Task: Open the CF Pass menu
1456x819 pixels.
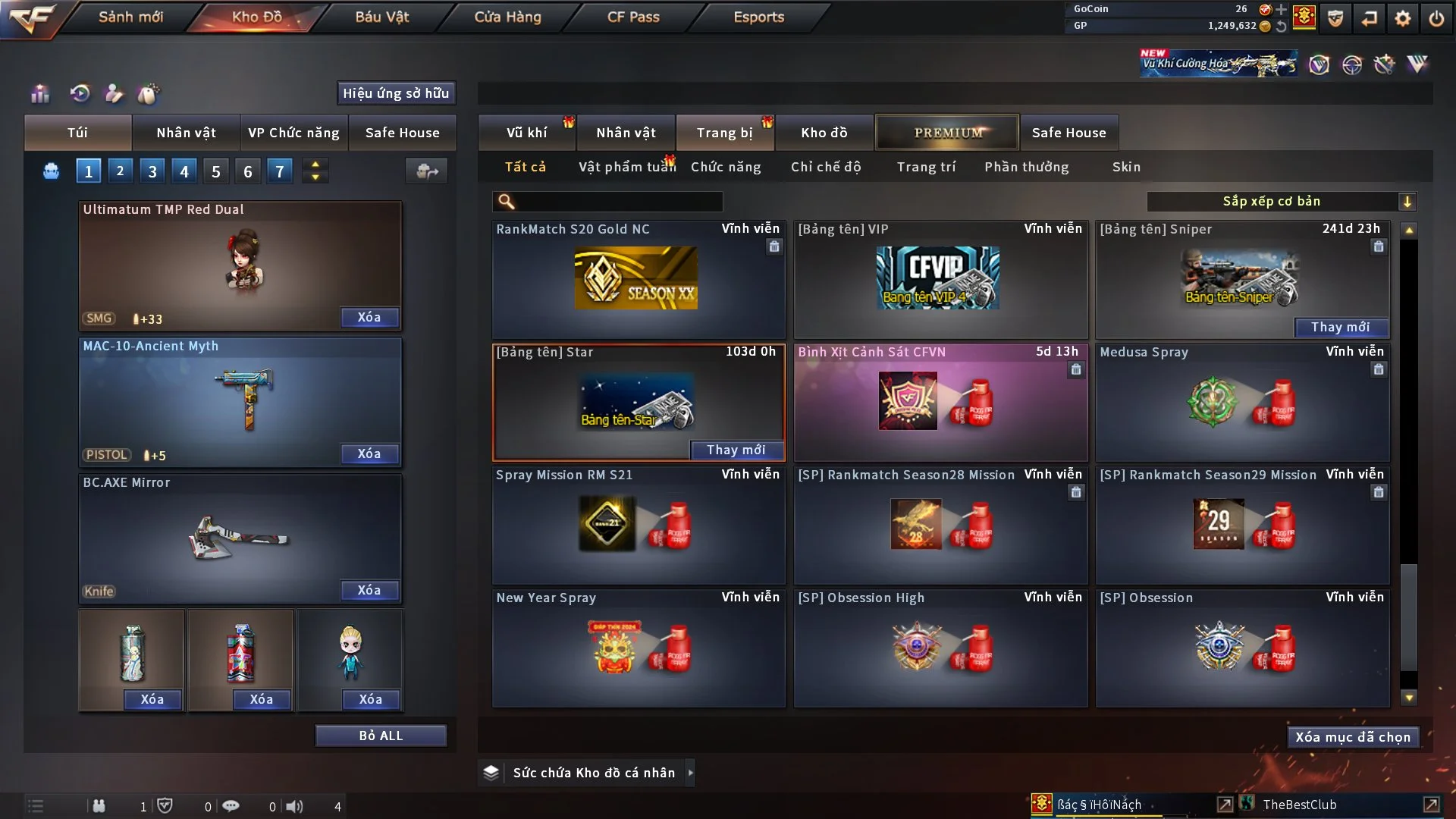Action: (634, 16)
